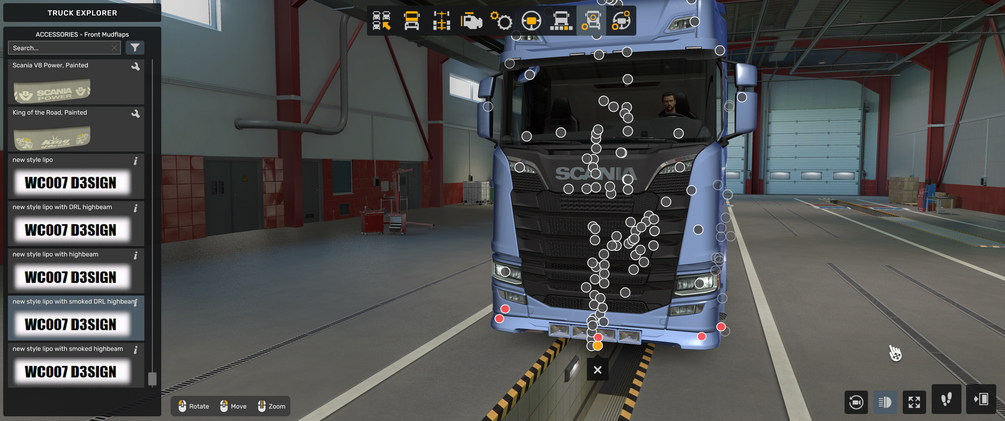Select the plain "new style lipo" entry
1005x421 pixels.
pyautogui.click(x=77, y=177)
